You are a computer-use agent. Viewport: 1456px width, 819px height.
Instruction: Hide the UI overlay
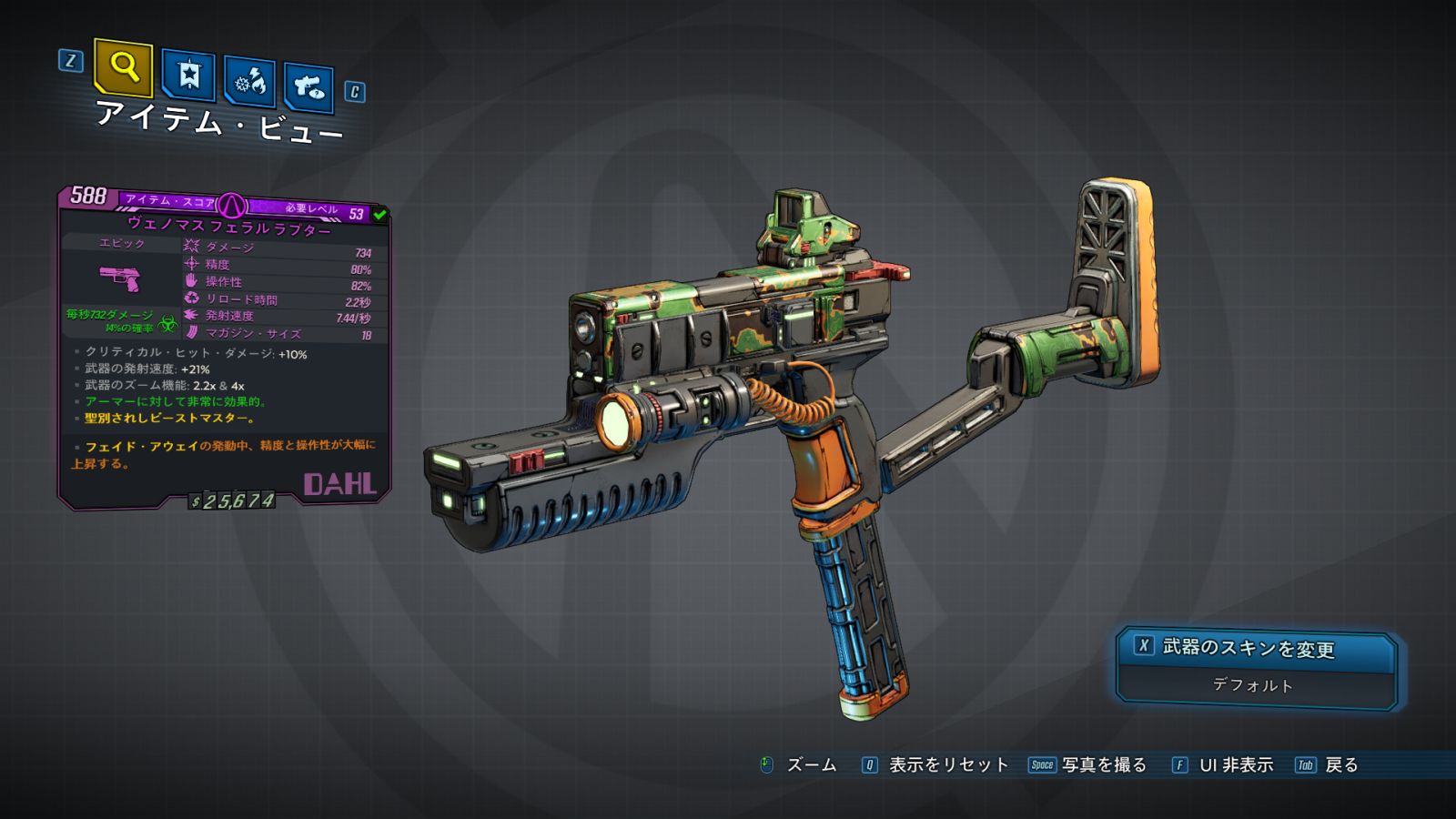click(1235, 765)
